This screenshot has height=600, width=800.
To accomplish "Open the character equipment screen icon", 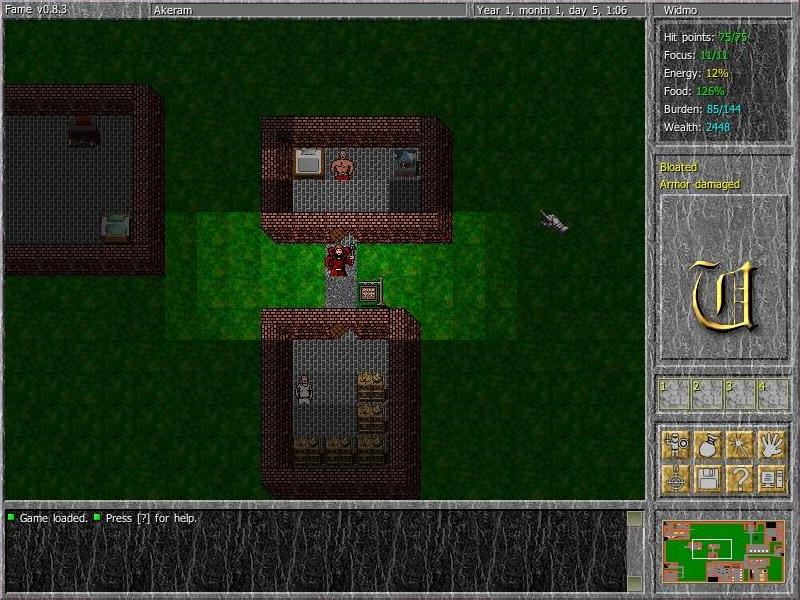I will coord(676,445).
